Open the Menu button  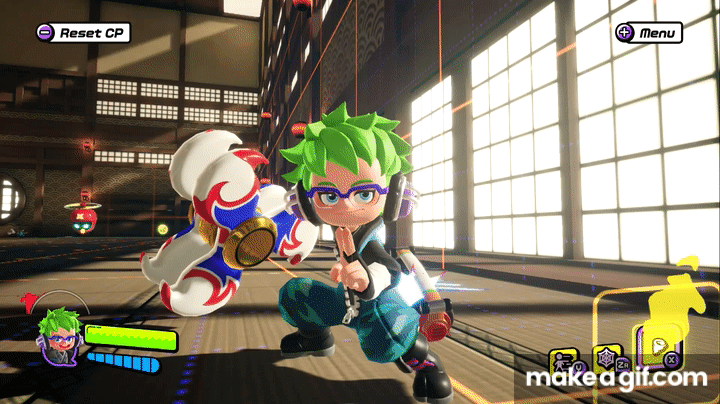(649, 33)
